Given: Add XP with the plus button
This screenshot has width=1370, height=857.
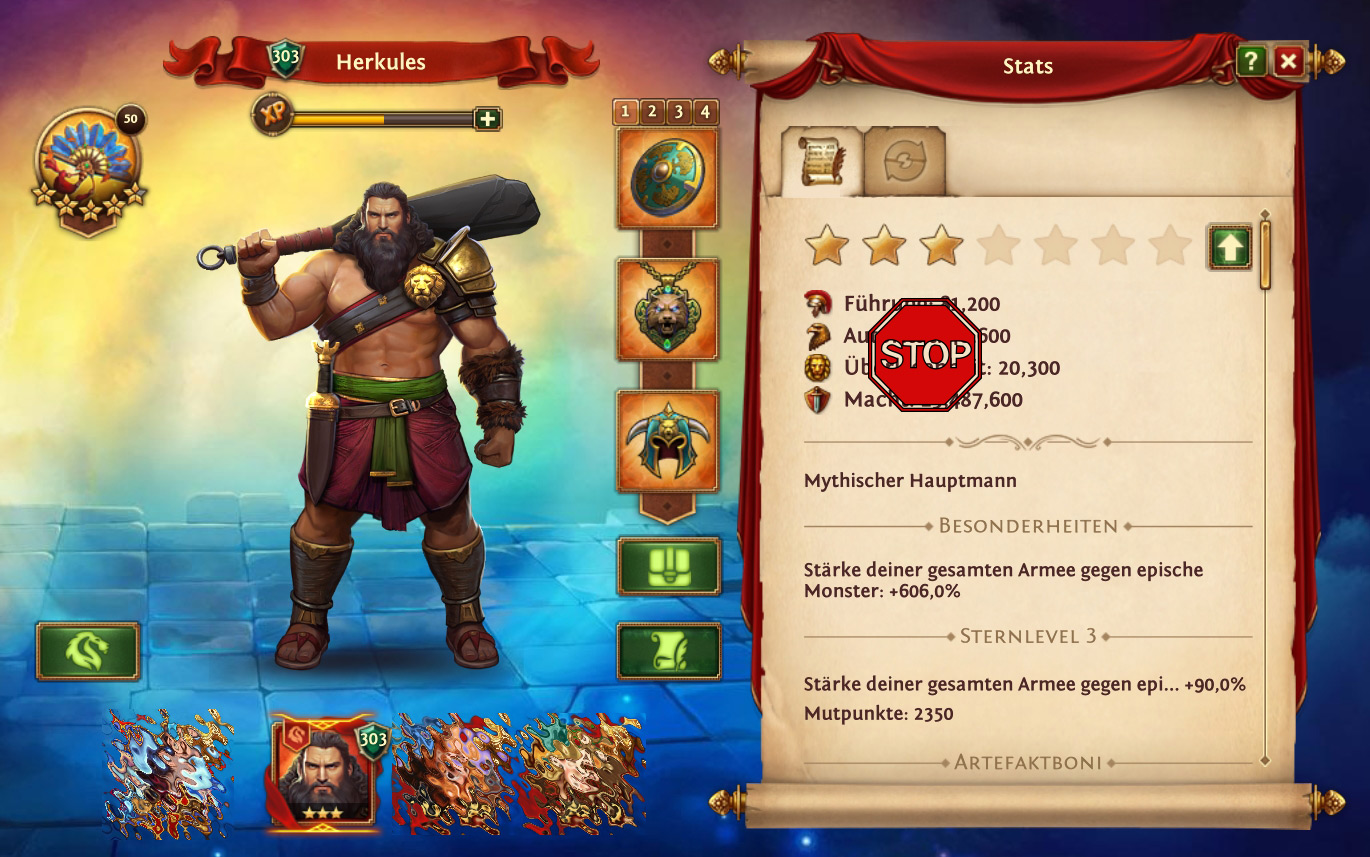Looking at the screenshot, I should [487, 119].
